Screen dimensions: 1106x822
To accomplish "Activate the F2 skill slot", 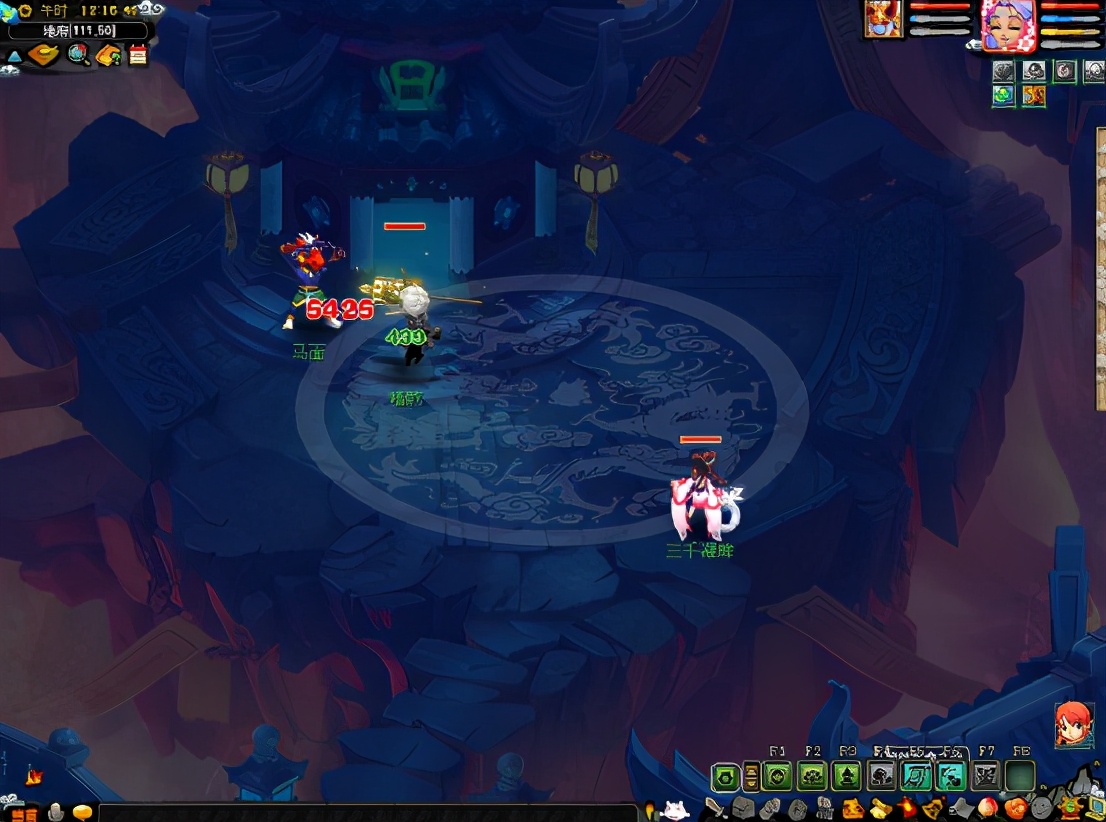I will [812, 776].
